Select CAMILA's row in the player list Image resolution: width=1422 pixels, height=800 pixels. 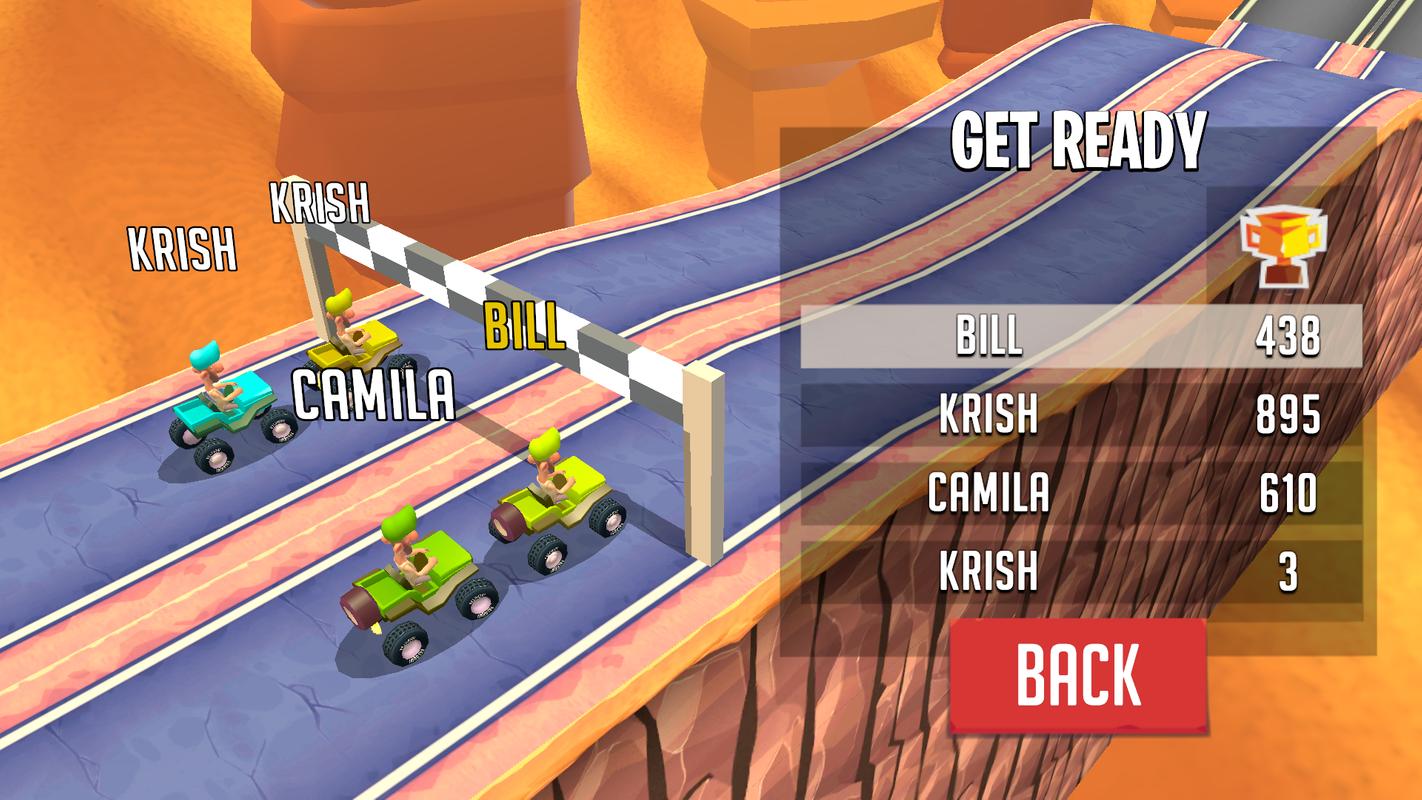coord(1080,493)
